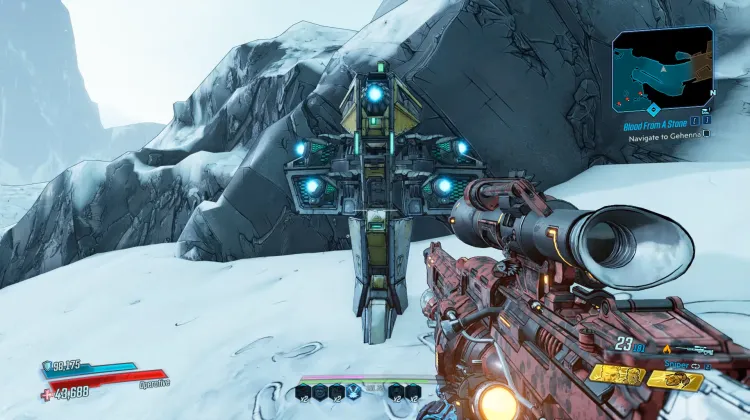This screenshot has width=750, height=420.
Task: Toggle the Navigate to Gehenna objective checkbox
Action: [706, 133]
